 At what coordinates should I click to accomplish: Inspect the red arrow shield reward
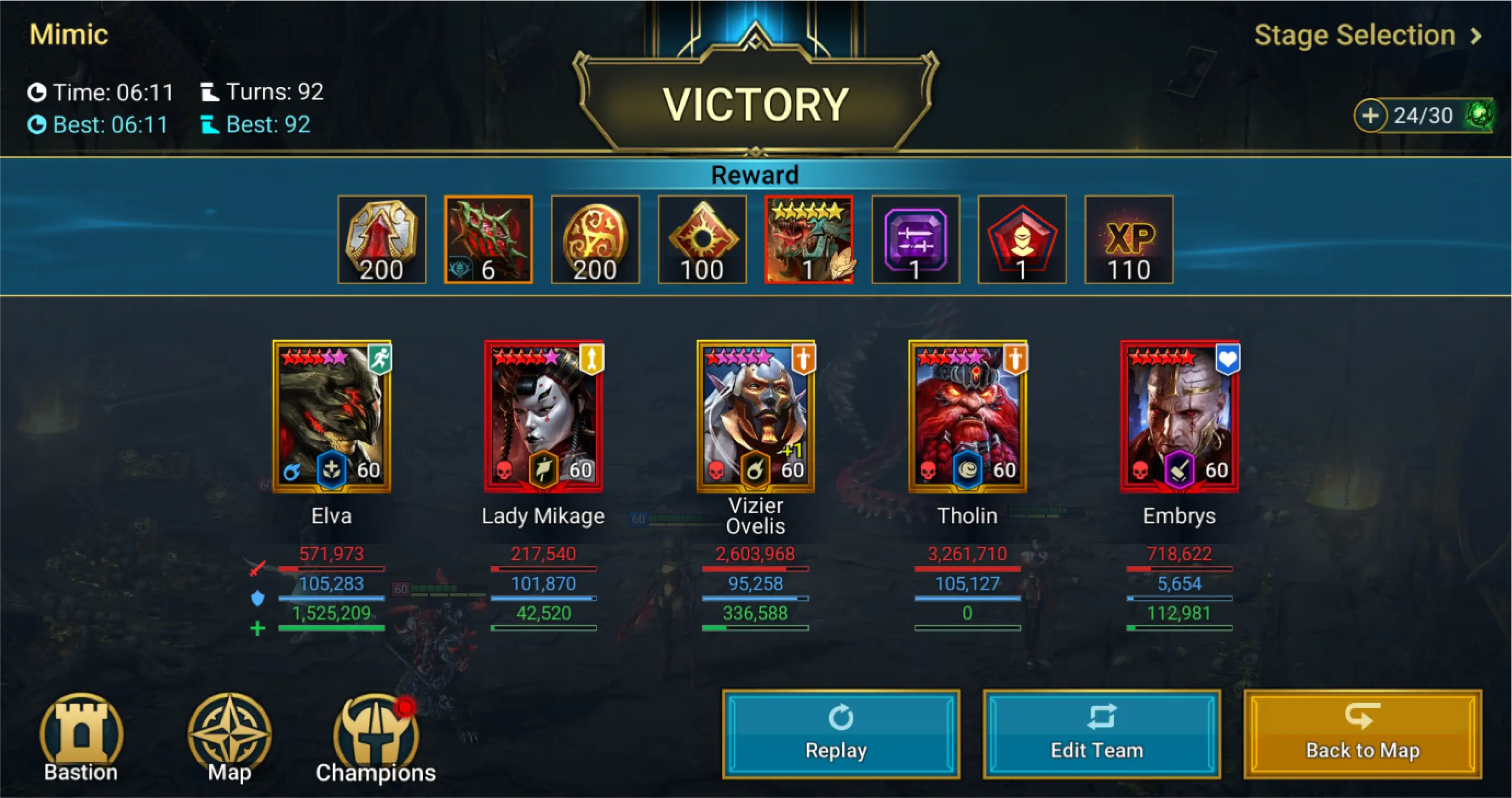click(382, 239)
